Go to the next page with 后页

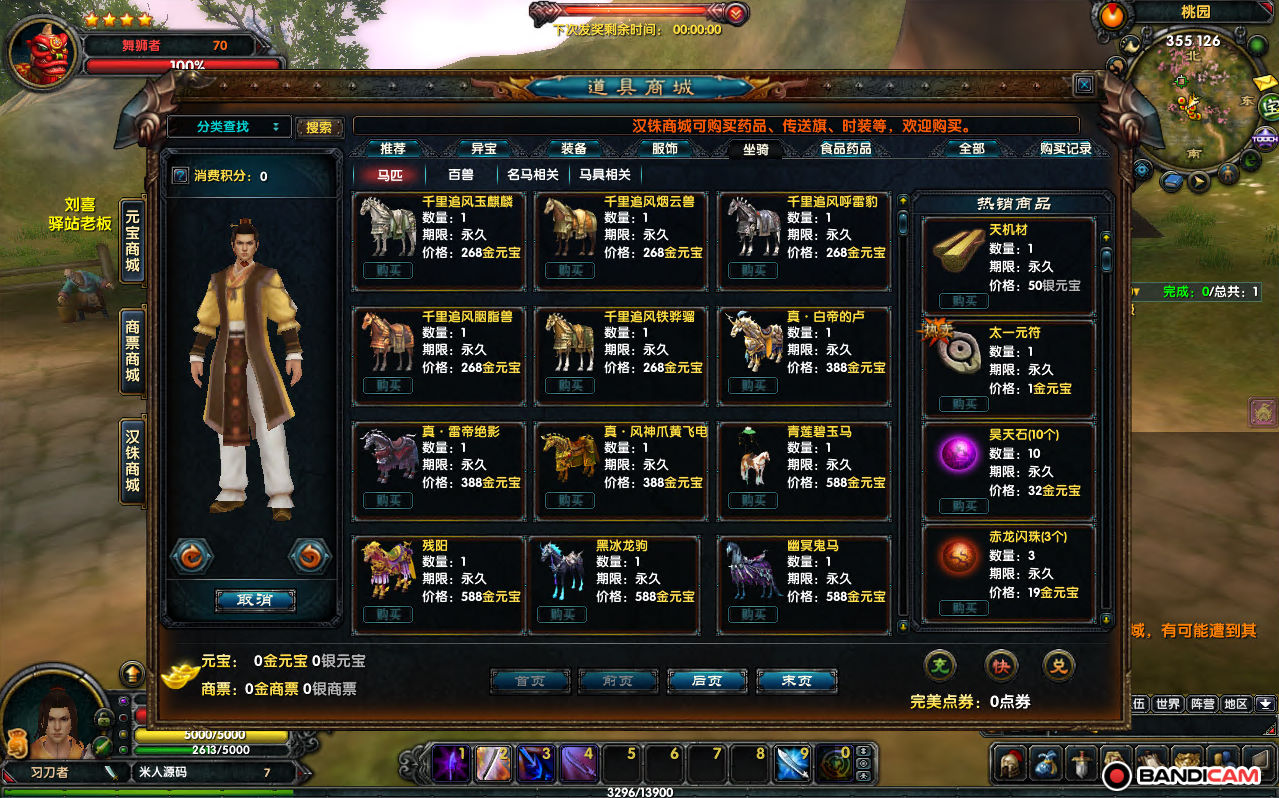click(x=707, y=681)
